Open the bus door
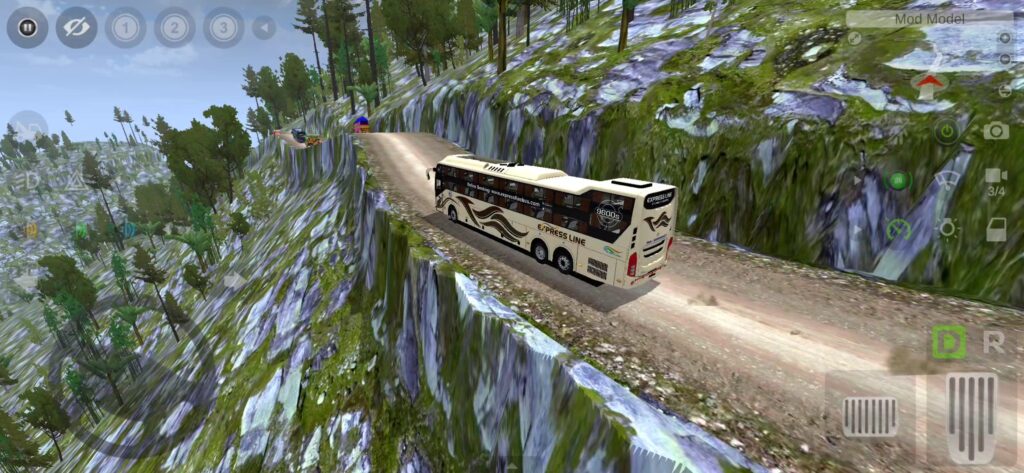 (x=996, y=229)
